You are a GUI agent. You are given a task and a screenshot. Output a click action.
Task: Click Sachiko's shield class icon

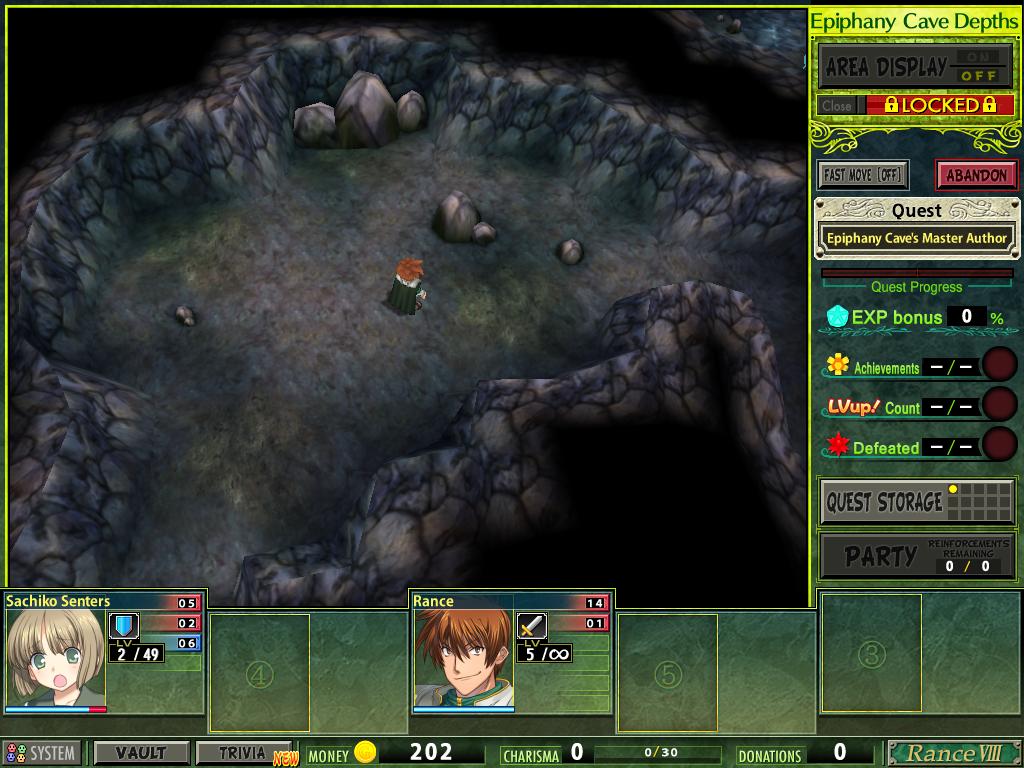tap(124, 627)
